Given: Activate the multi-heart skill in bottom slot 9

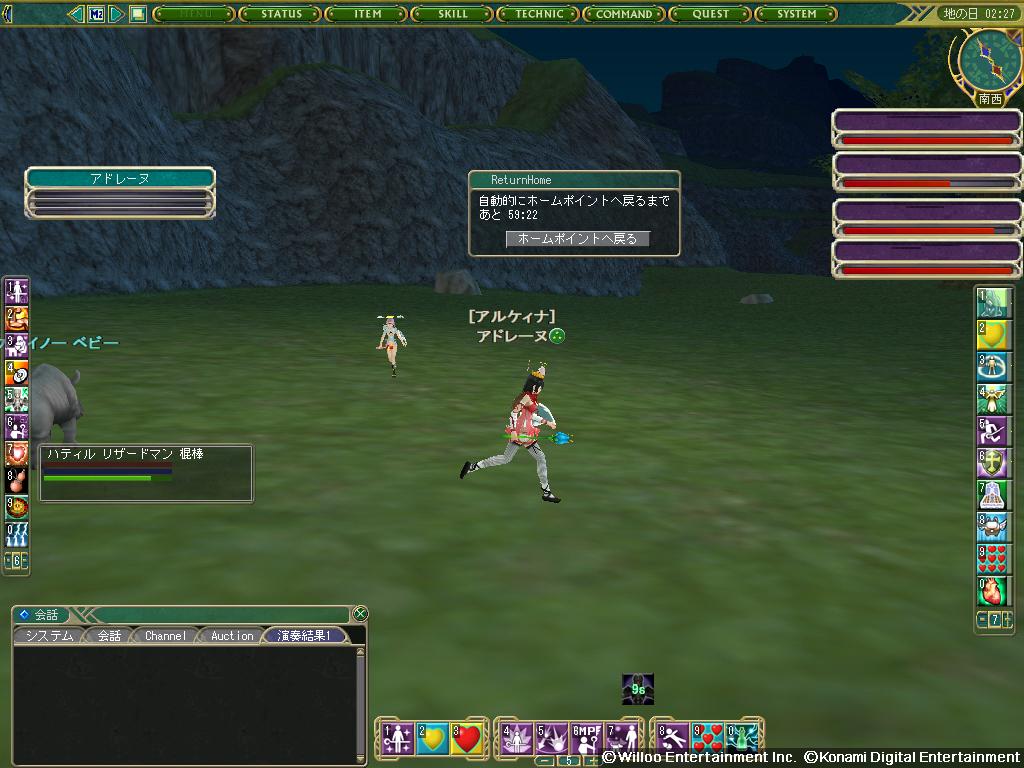Looking at the screenshot, I should click(x=707, y=739).
